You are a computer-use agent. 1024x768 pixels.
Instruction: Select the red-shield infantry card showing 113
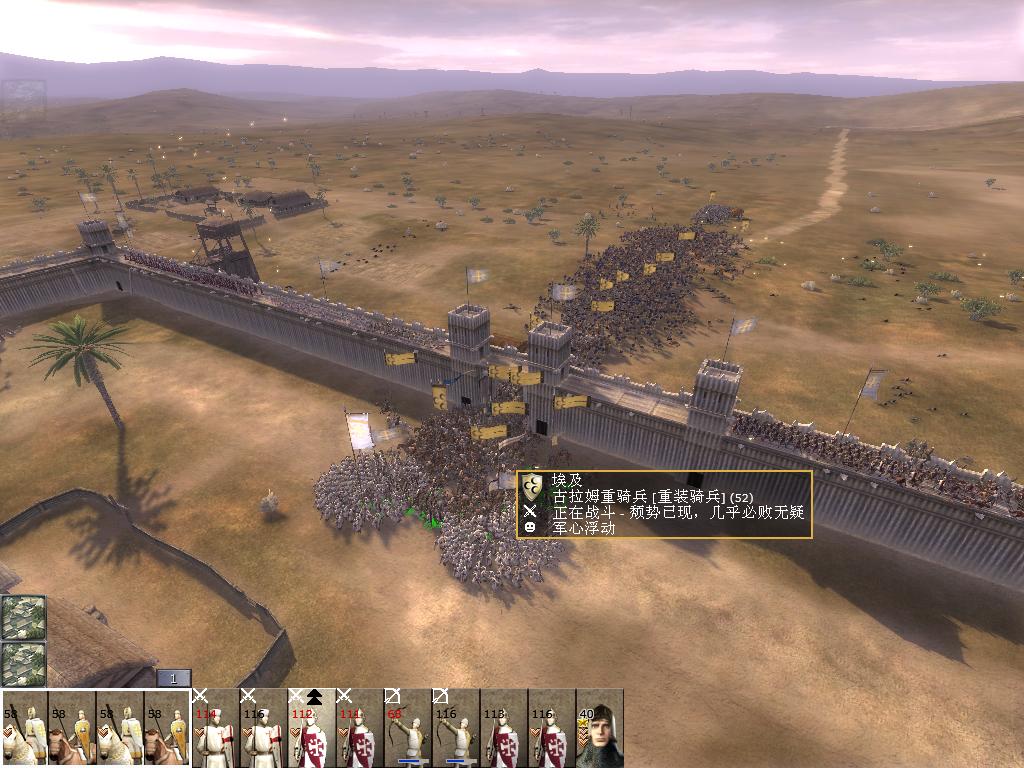pyautogui.click(x=504, y=728)
